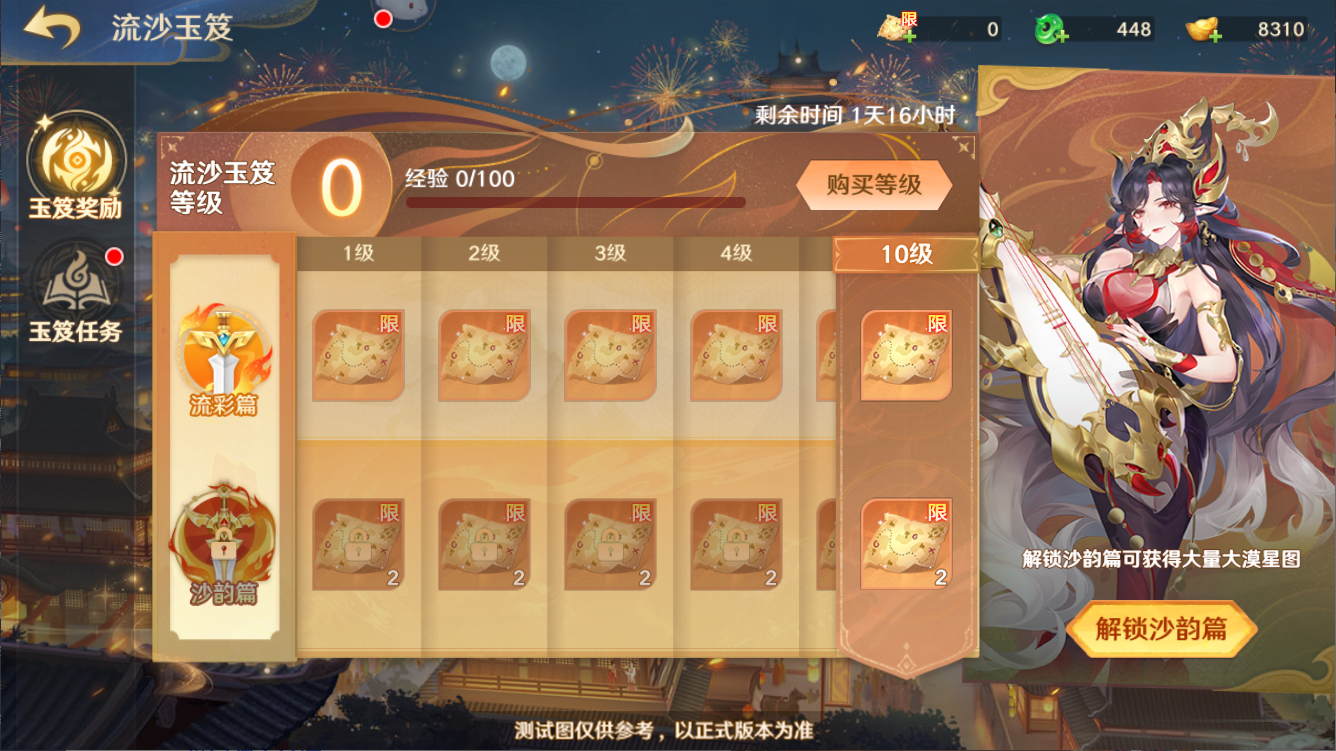Select the locked 沙韵篇 track emblem
1336x751 pixels.
point(223,545)
